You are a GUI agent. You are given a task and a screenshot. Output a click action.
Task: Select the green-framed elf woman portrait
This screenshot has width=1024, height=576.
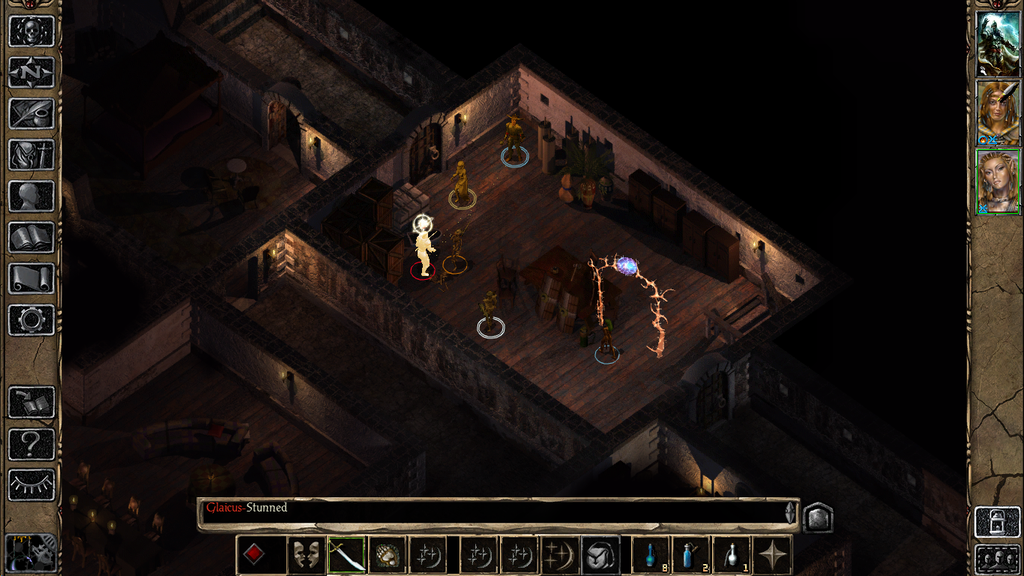pos(997,182)
